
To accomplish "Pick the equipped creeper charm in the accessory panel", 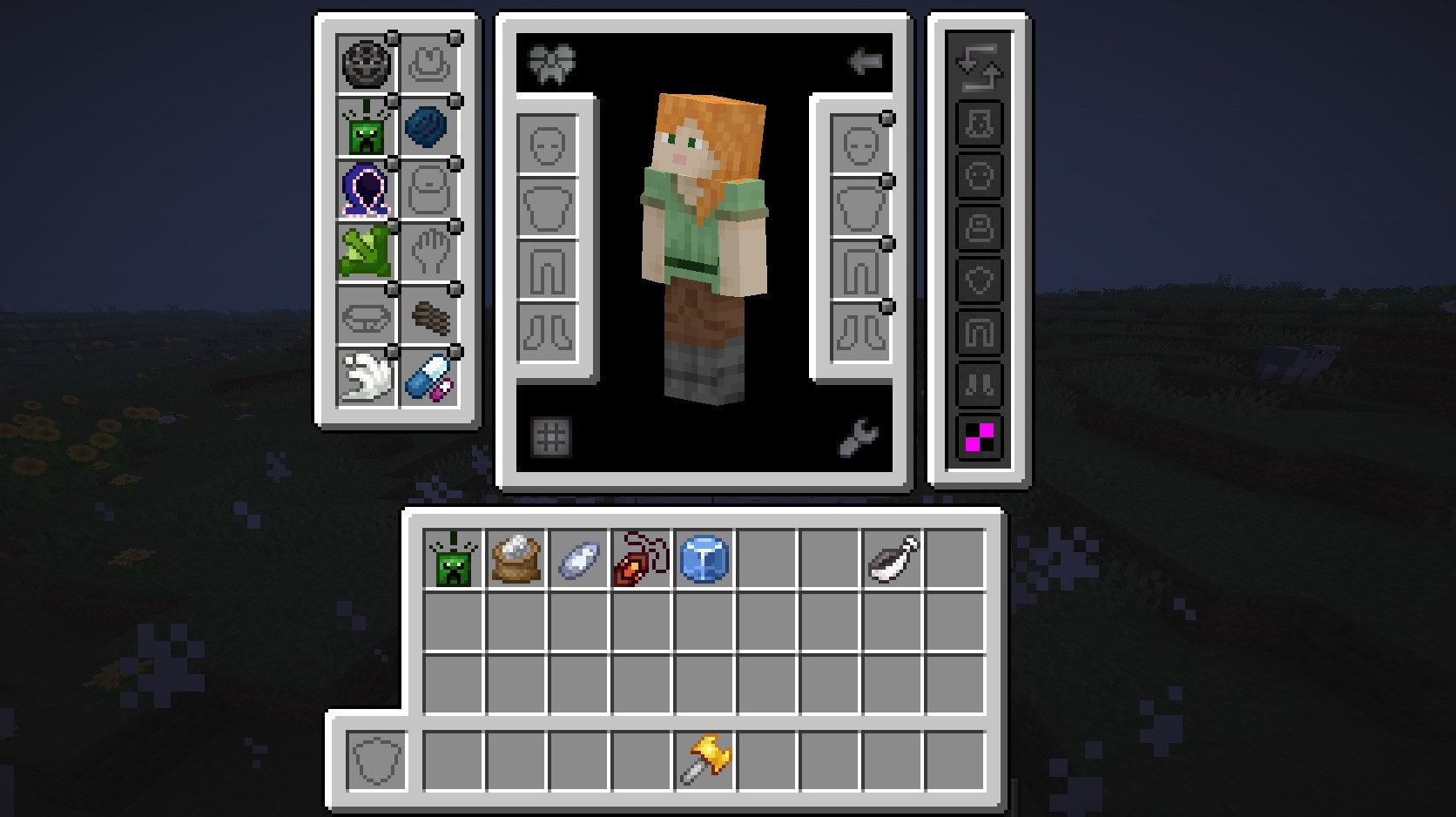I will (x=365, y=127).
